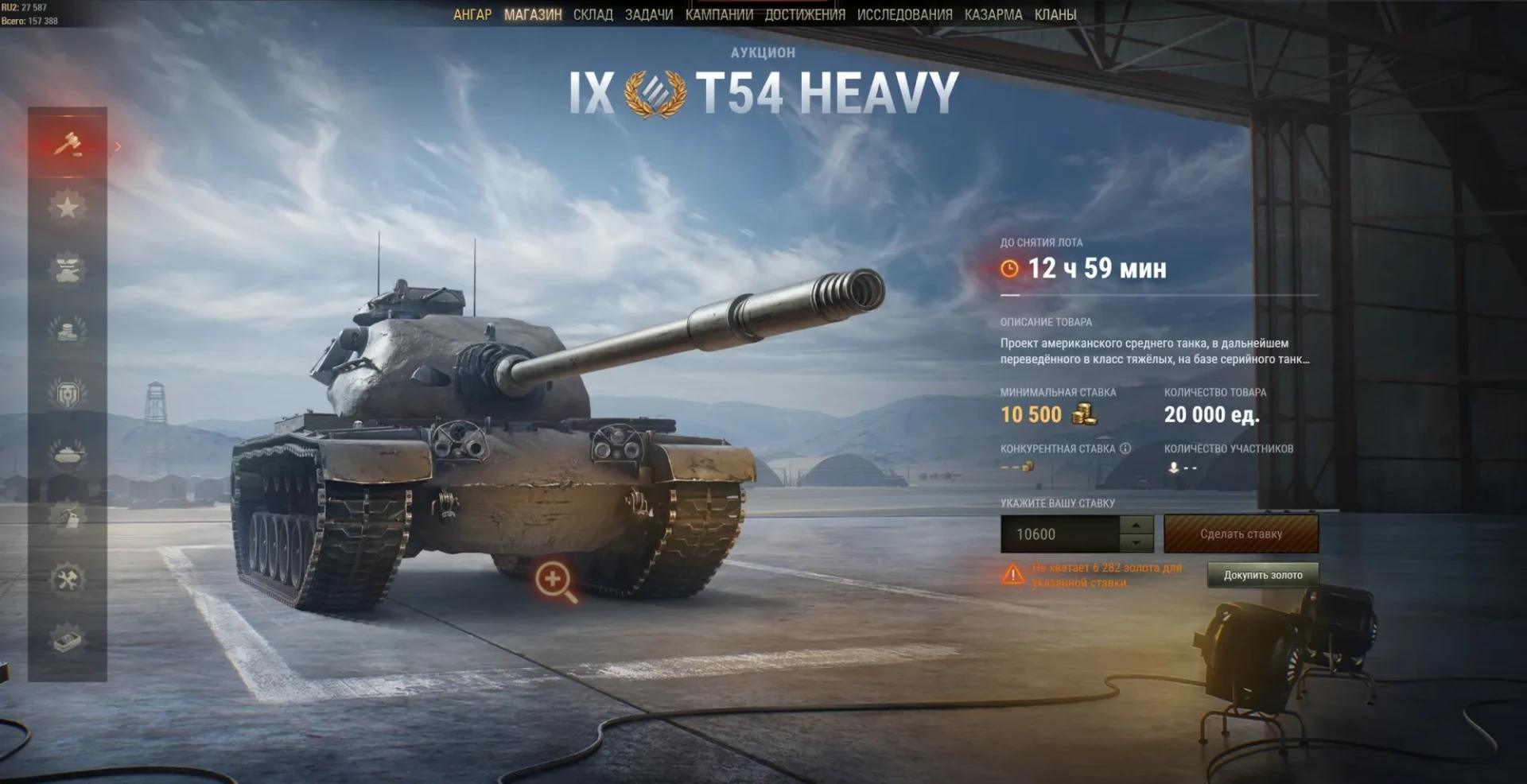This screenshot has width=1527, height=784.
Task: Switch to the ИССЛЕДОВАНИЯ tab
Action: 904,14
